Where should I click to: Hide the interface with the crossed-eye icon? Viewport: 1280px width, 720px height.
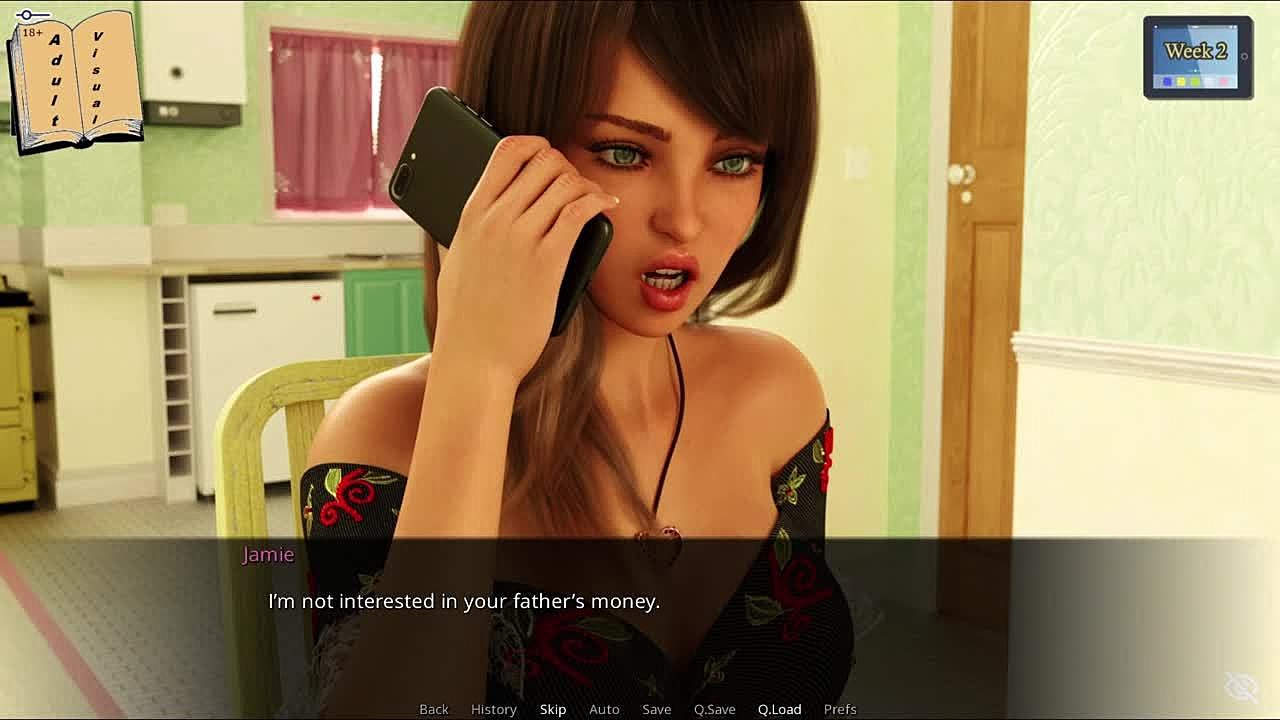pyautogui.click(x=1242, y=687)
